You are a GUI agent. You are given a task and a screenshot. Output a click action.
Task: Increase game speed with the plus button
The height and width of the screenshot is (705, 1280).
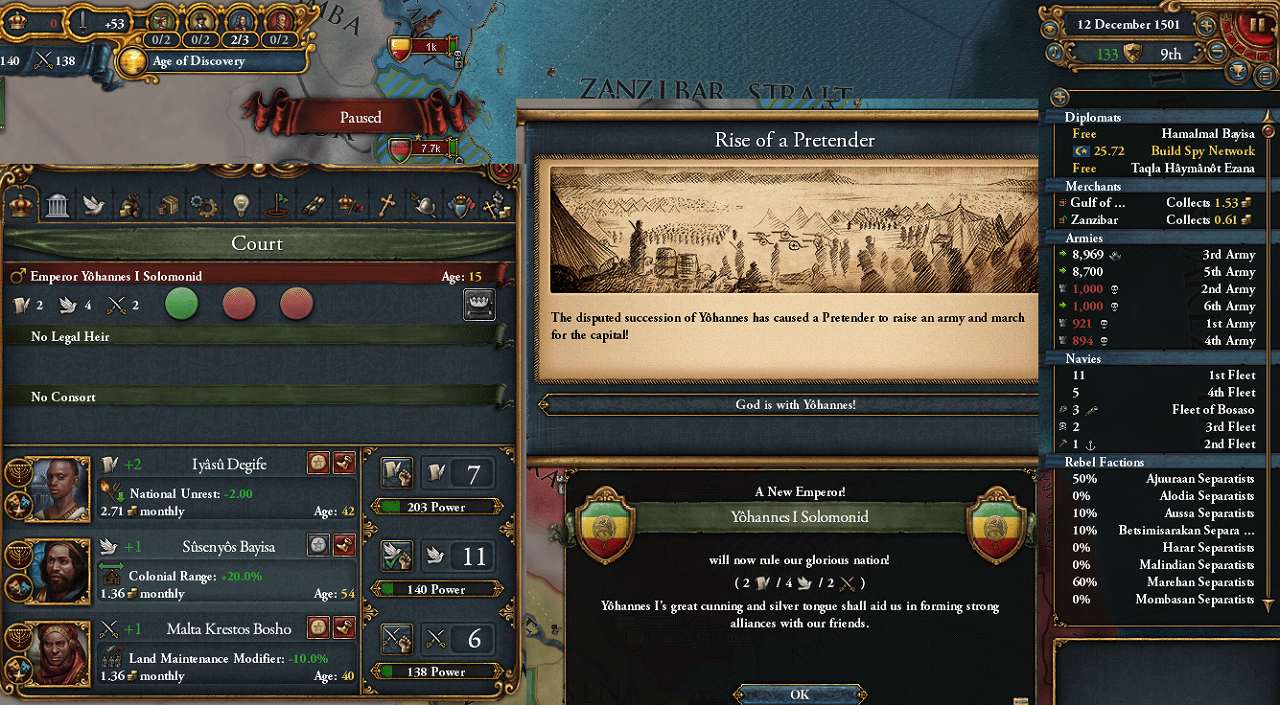(1207, 25)
